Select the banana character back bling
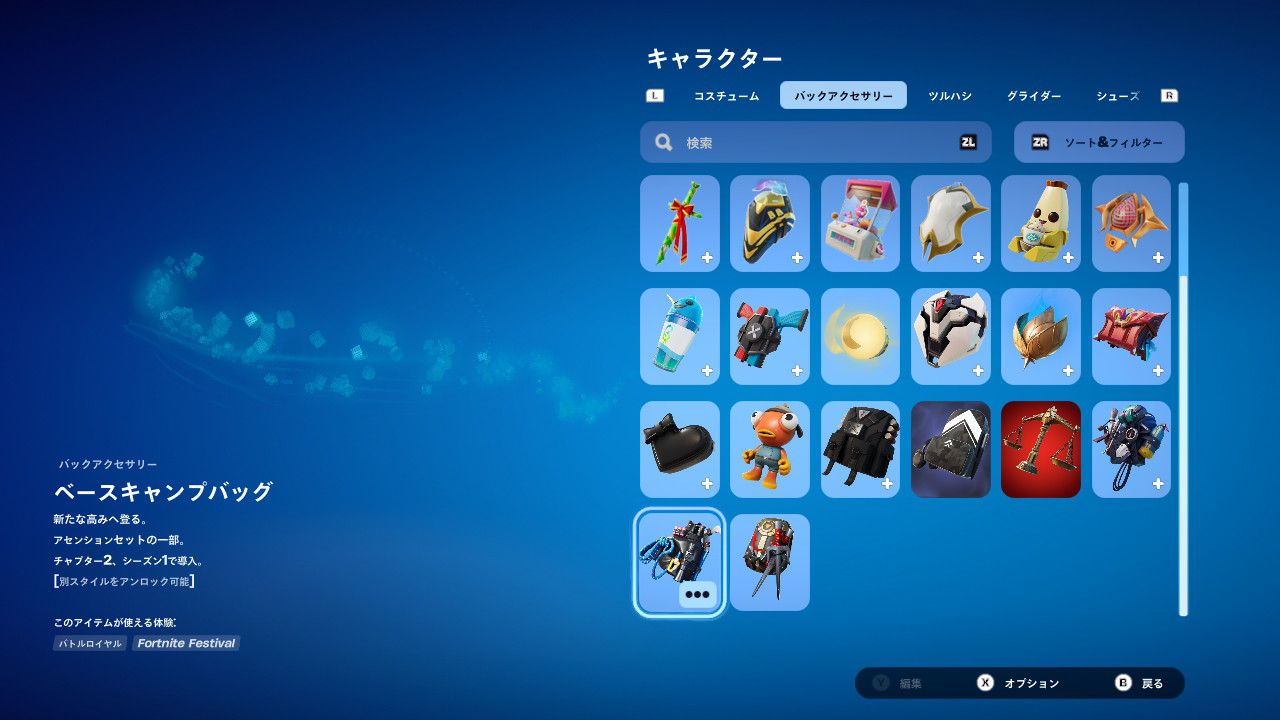Screen dimensions: 1280x720 [1040, 223]
